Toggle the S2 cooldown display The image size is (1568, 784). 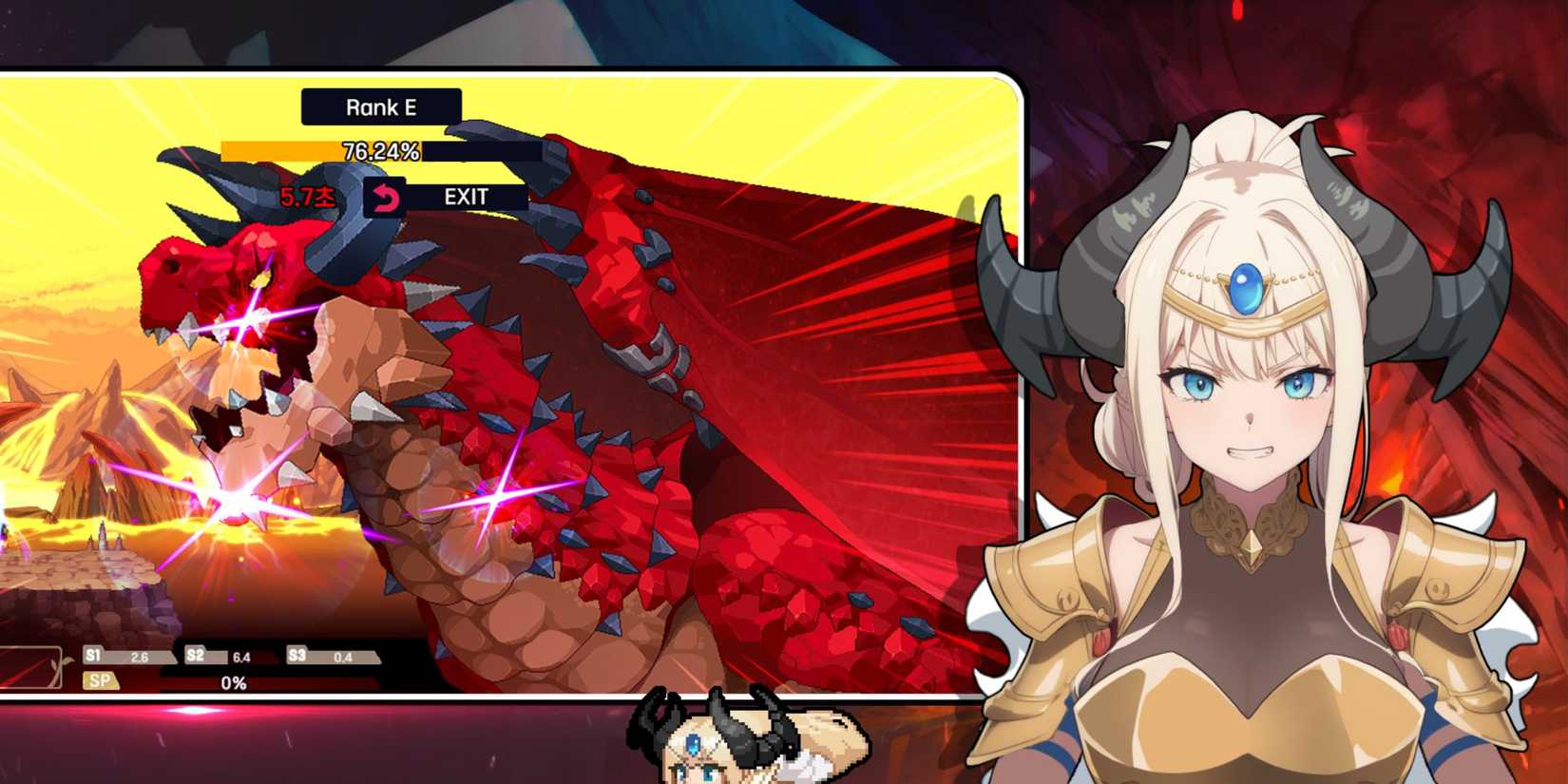[x=241, y=656]
